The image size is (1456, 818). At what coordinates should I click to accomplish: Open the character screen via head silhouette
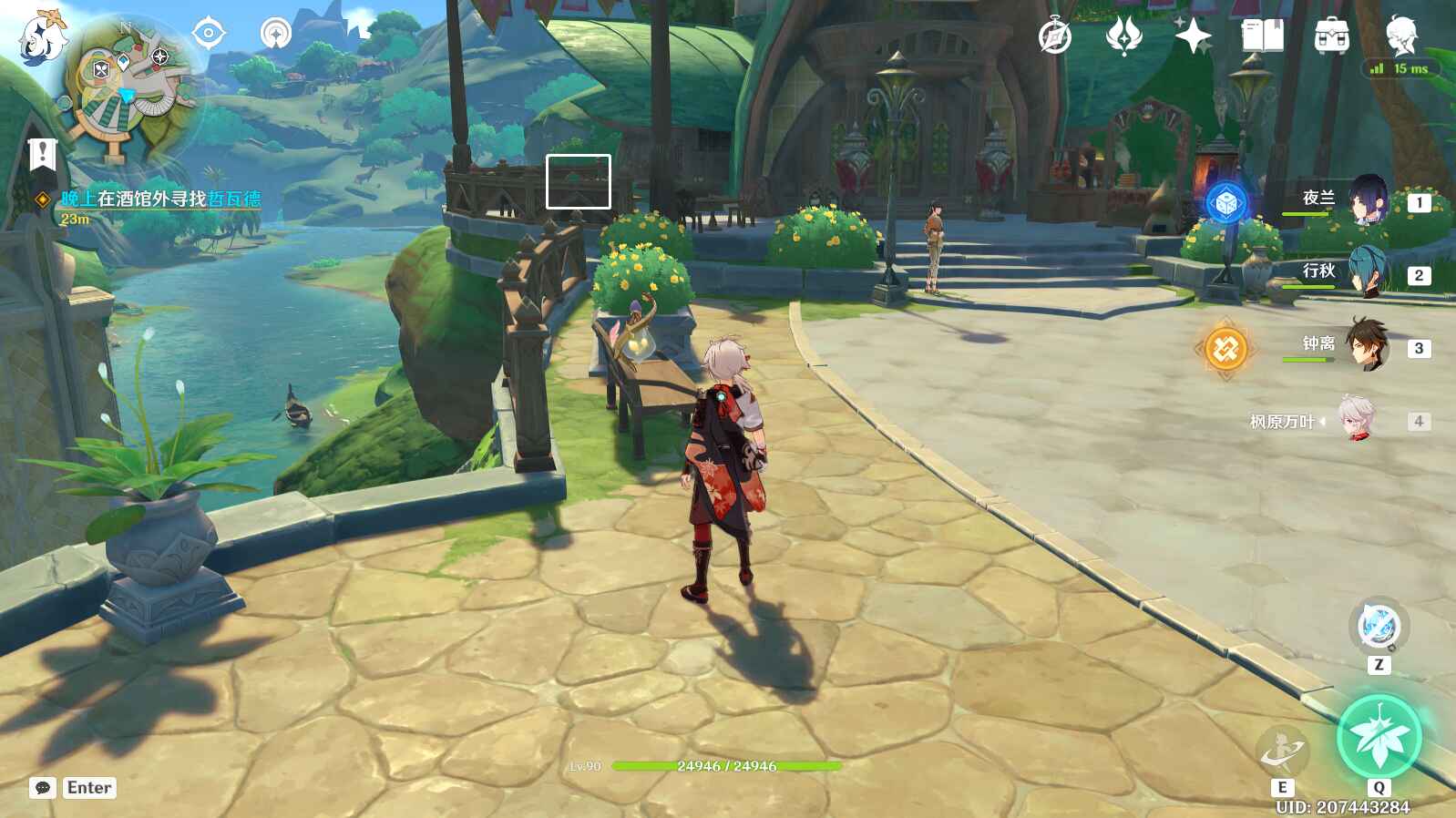(1400, 36)
